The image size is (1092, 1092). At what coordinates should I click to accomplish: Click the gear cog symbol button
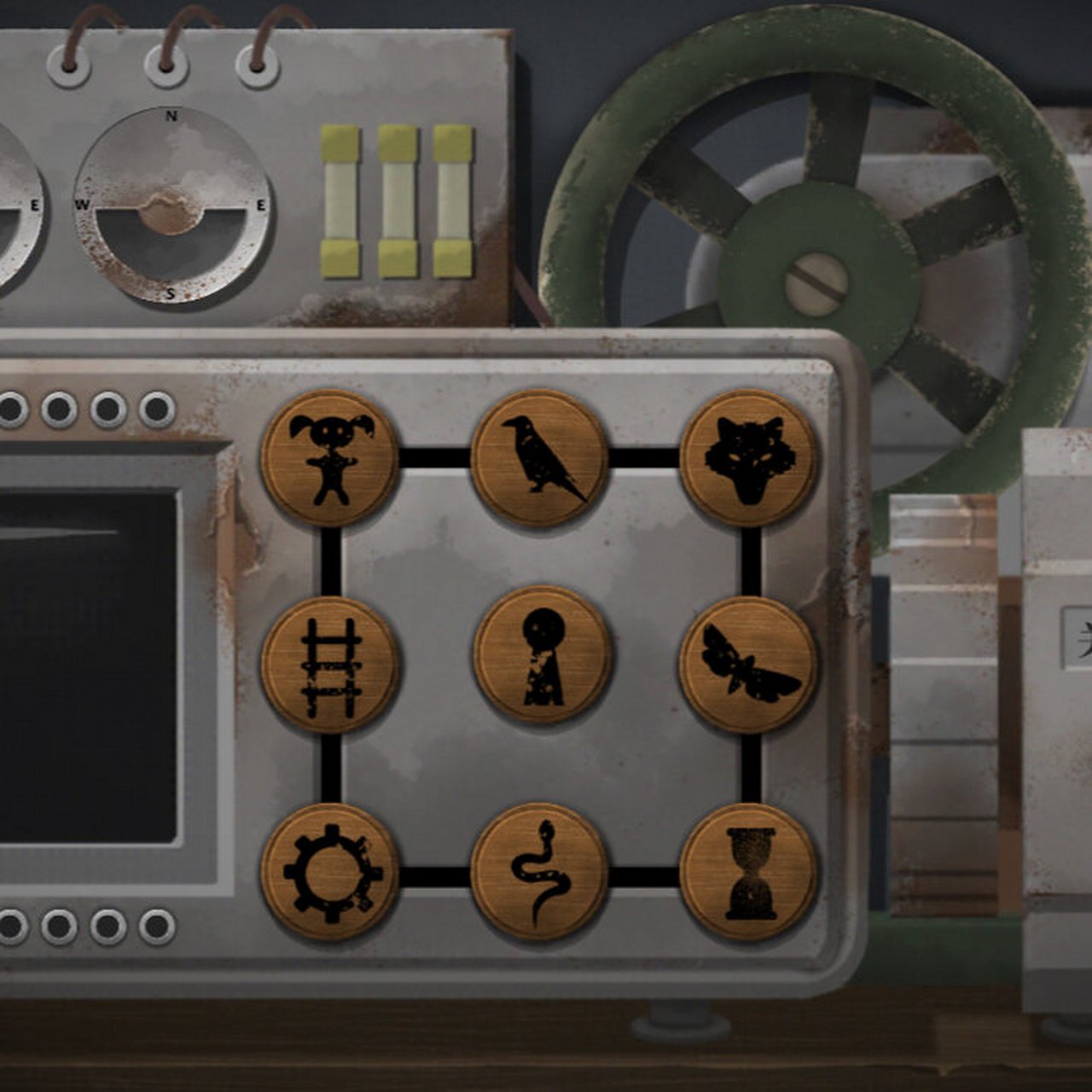[x=330, y=872]
